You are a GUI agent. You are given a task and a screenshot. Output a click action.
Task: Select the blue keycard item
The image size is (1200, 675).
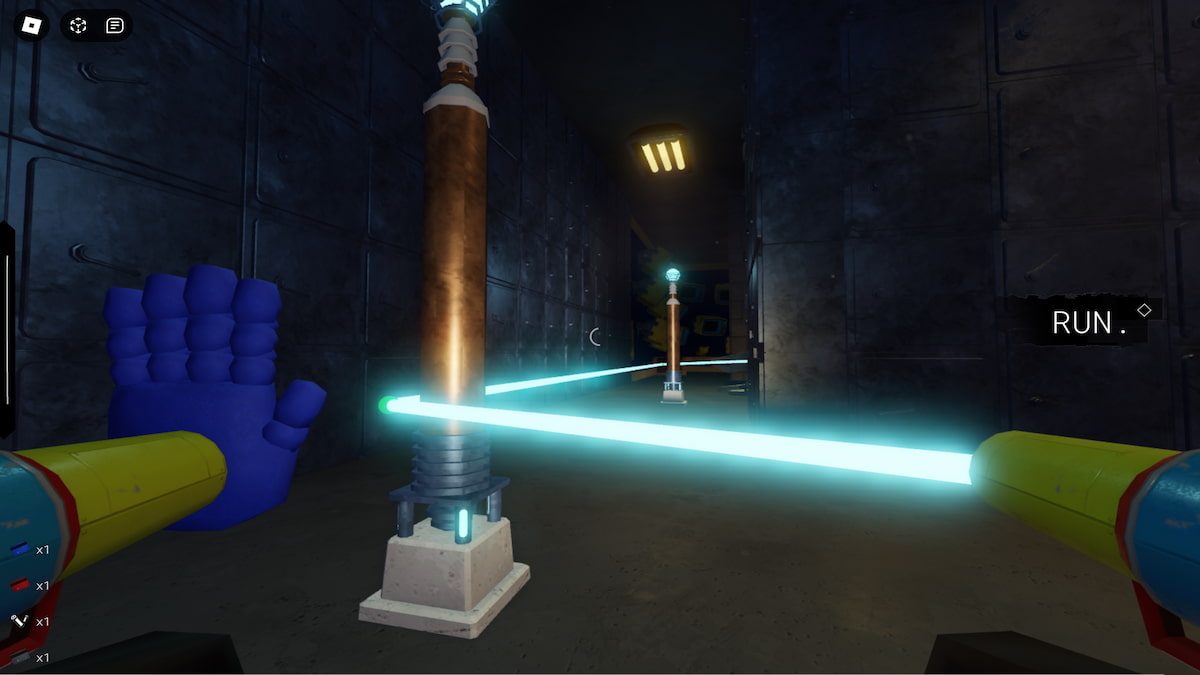point(20,549)
